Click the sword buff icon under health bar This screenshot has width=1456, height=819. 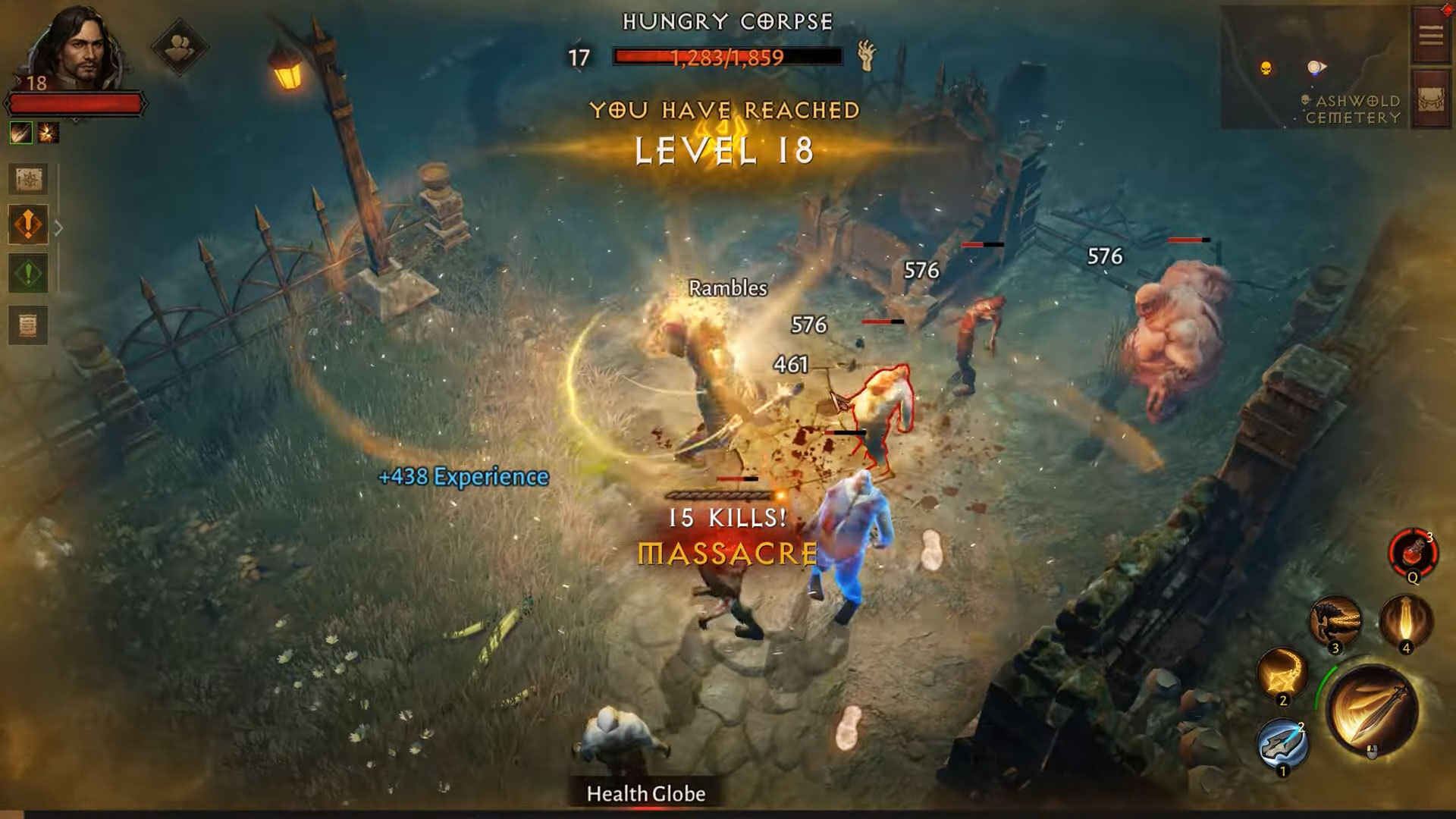pyautogui.click(x=21, y=133)
